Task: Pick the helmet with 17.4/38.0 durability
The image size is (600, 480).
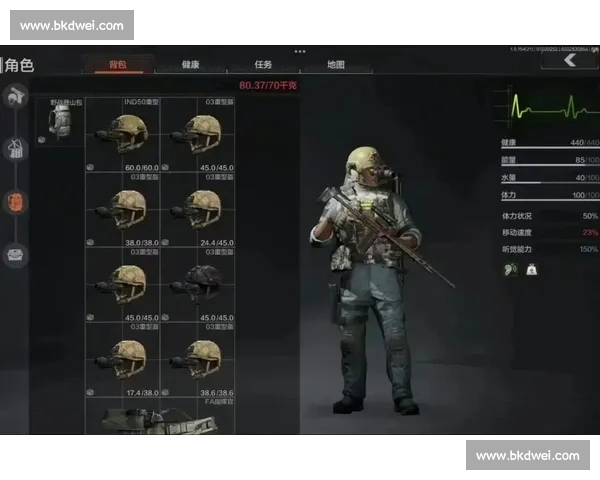Action: 124,359
